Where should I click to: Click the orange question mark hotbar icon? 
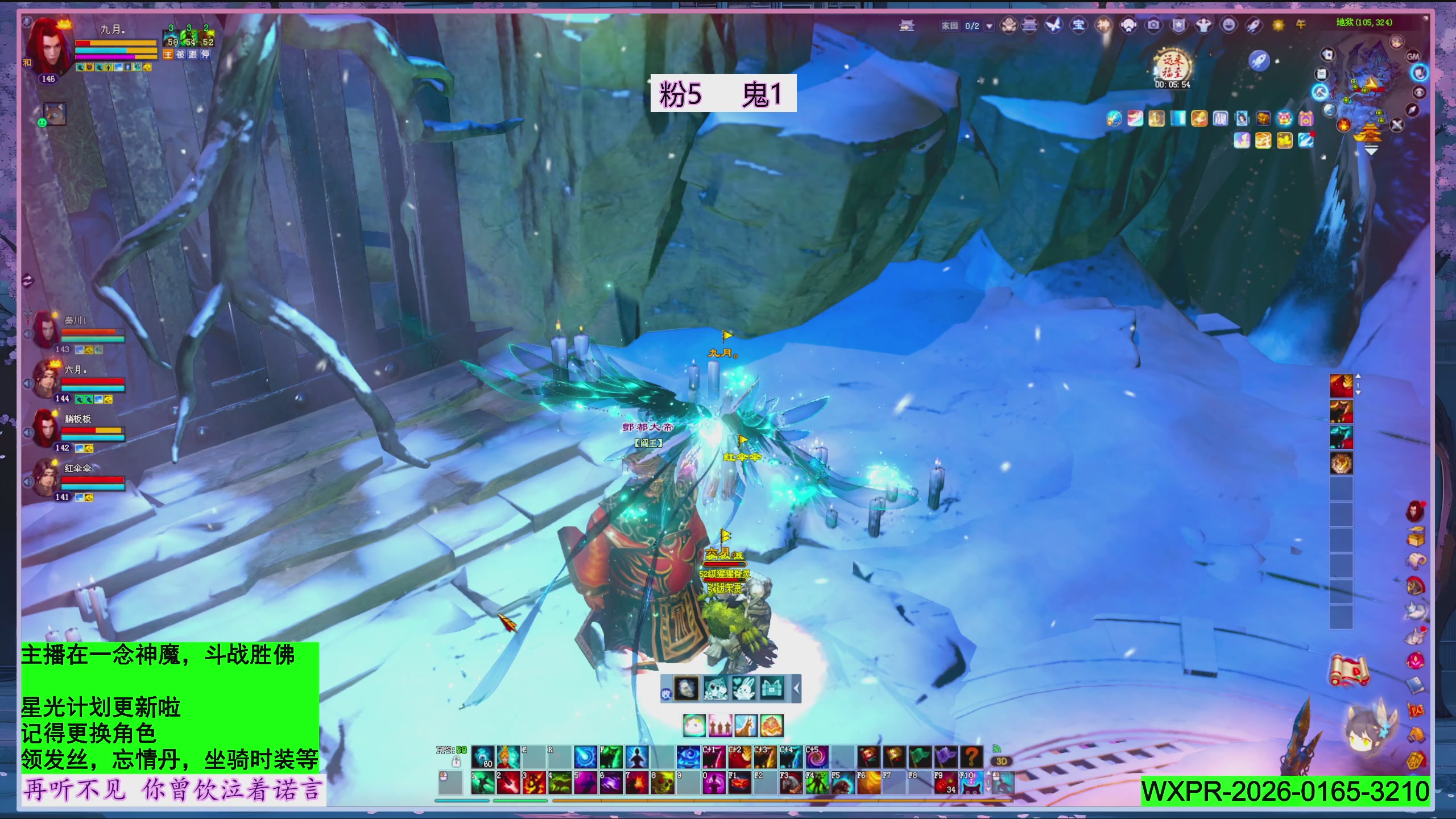971,758
